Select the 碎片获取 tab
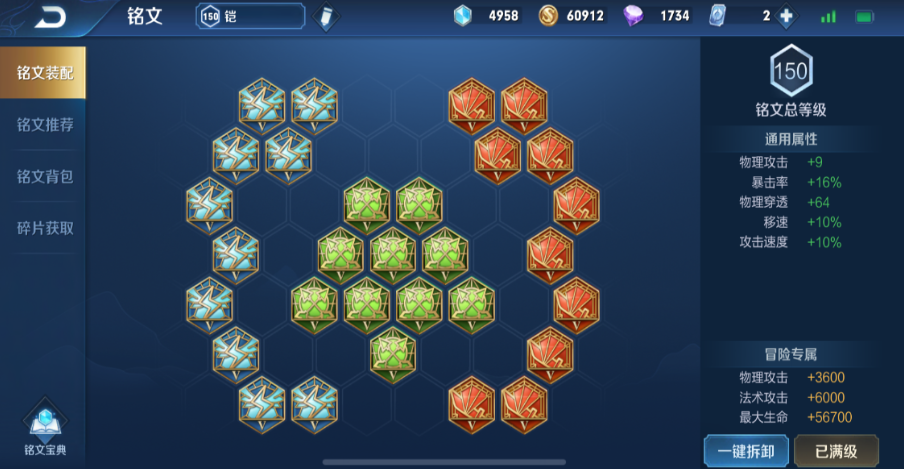 tap(44, 228)
